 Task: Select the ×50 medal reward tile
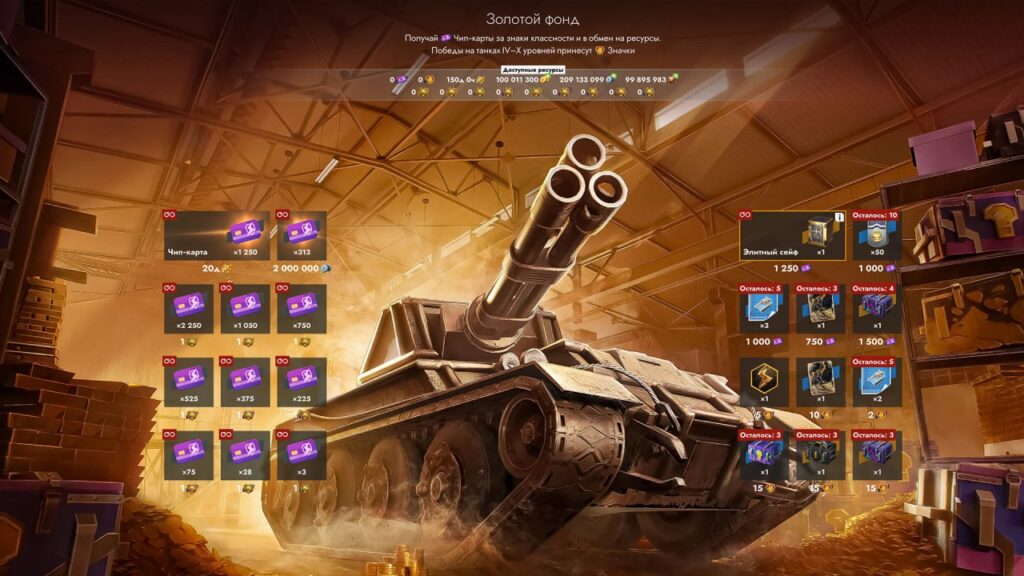(877, 236)
